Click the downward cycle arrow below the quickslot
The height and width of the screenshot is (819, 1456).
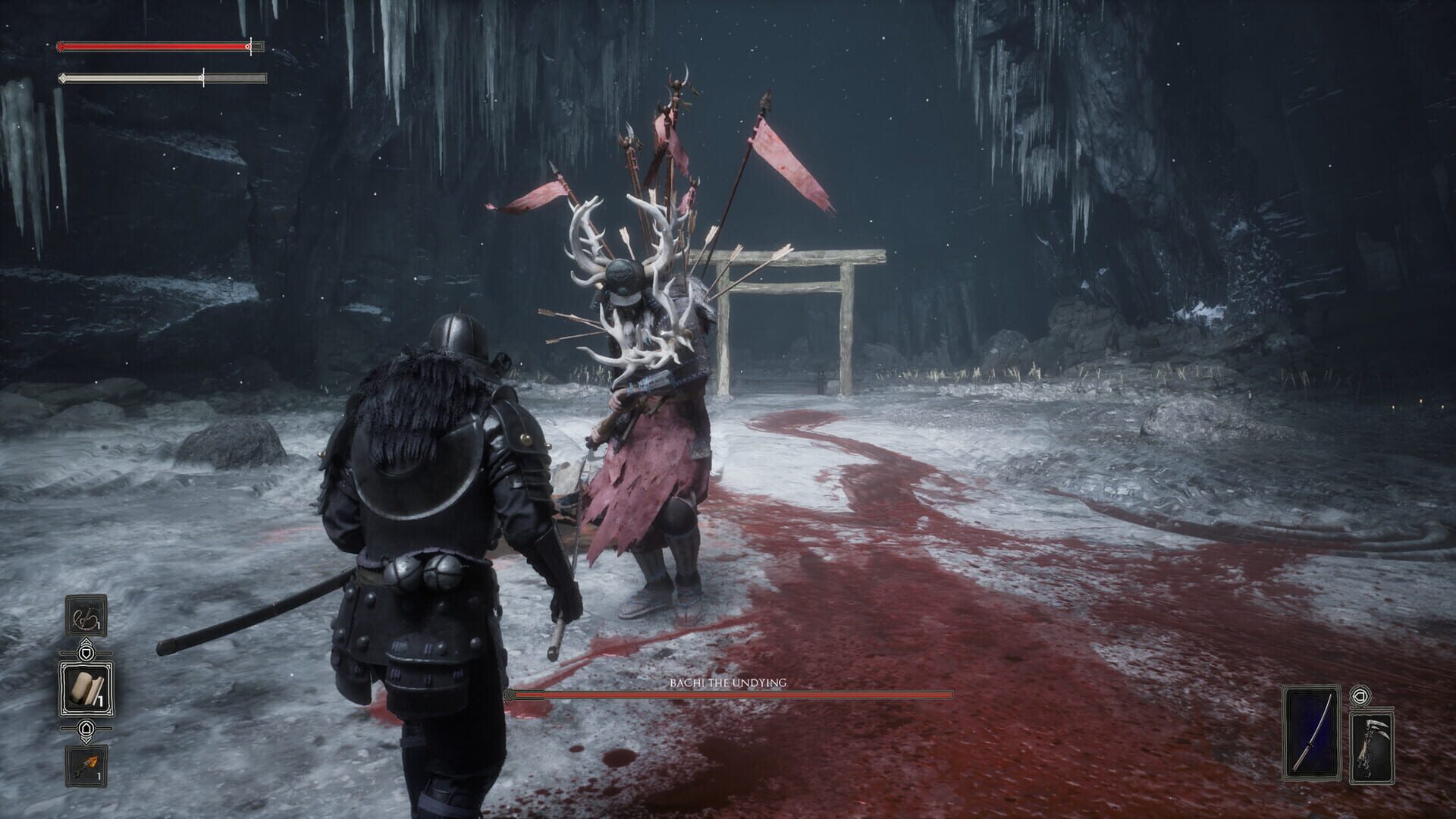[x=86, y=739]
